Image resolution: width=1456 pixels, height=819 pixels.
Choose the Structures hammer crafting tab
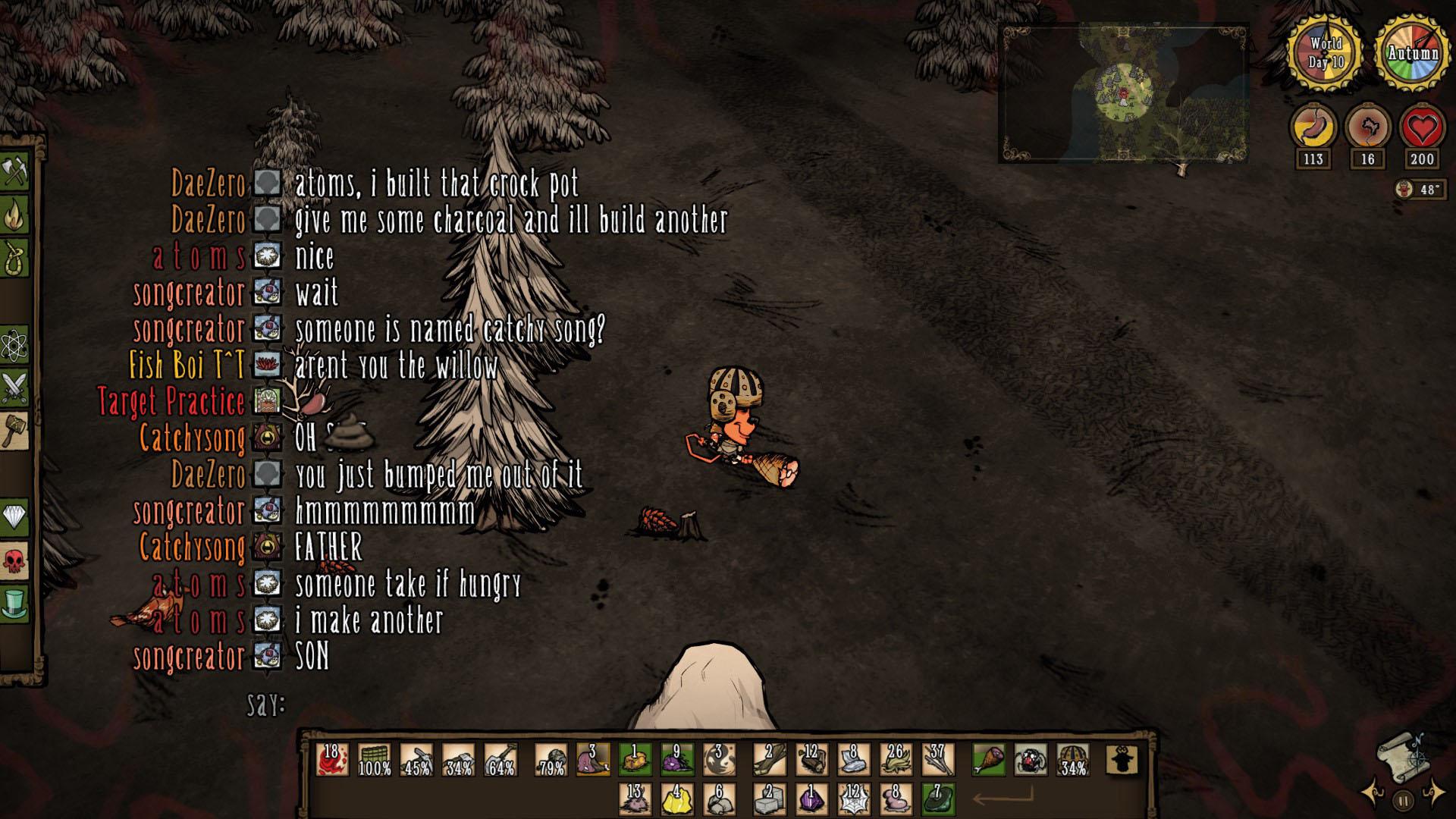tap(14, 431)
